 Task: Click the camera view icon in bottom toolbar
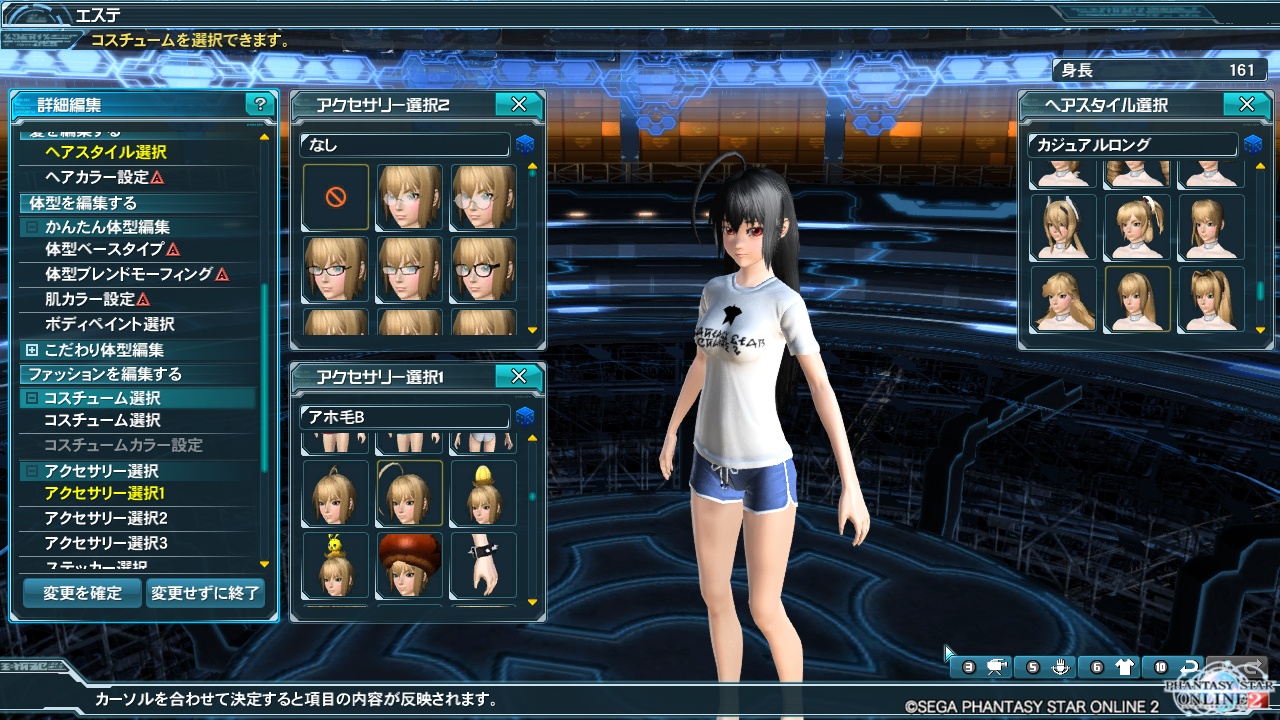coord(996,667)
